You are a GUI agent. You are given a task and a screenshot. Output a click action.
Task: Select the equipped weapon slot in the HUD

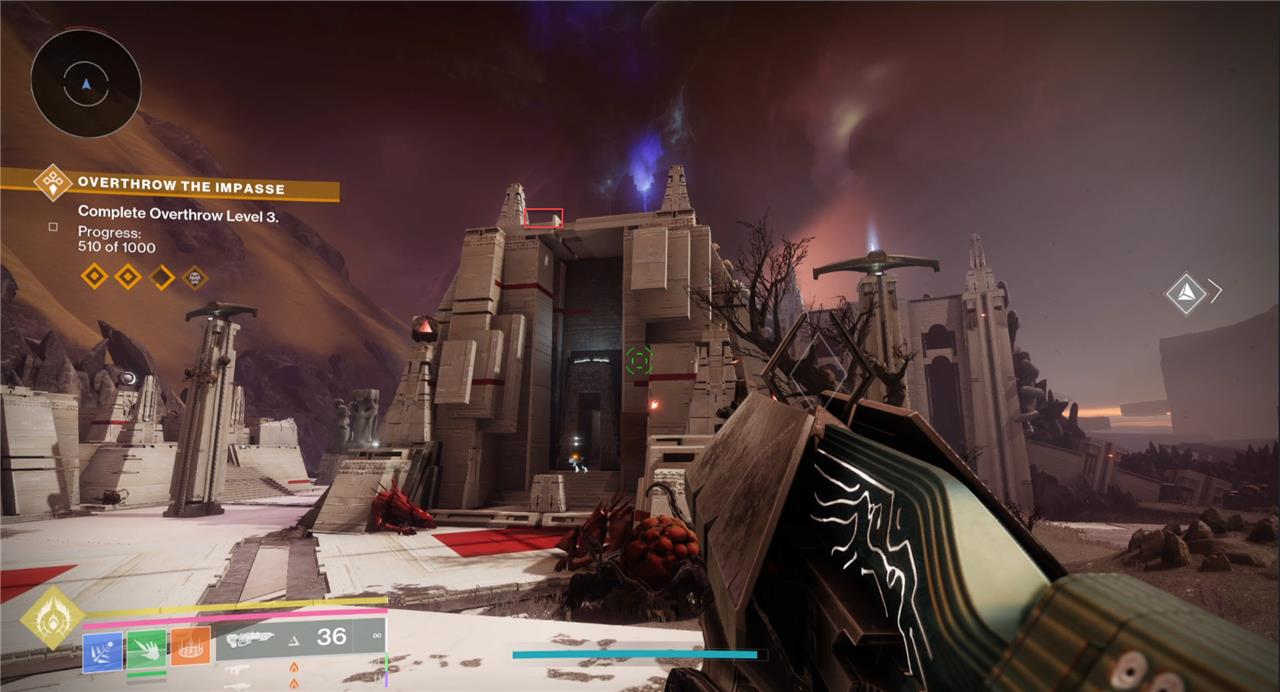(302, 637)
